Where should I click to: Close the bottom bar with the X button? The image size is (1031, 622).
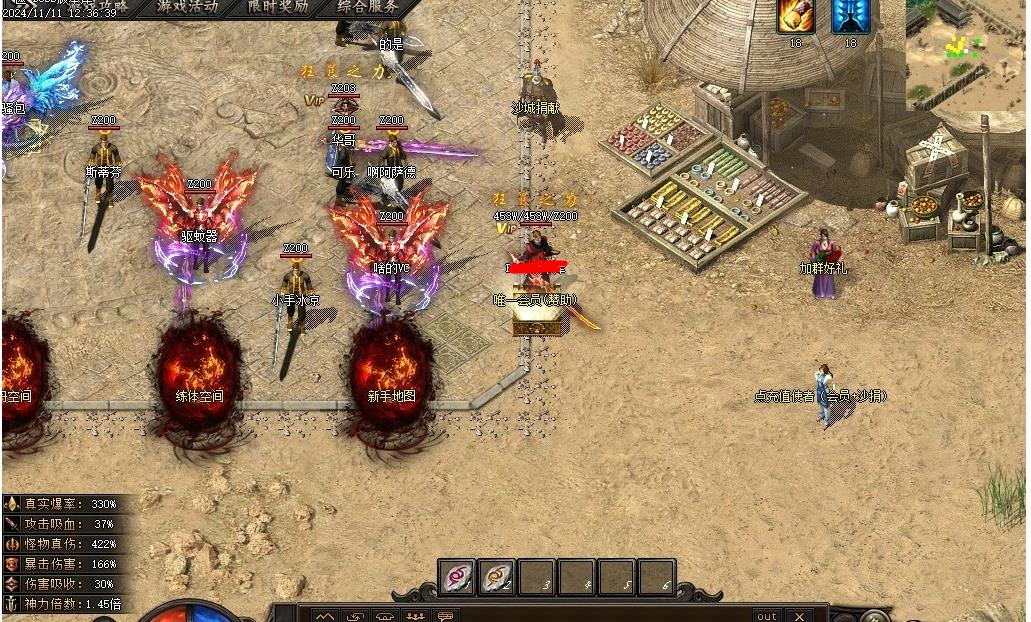click(x=799, y=616)
